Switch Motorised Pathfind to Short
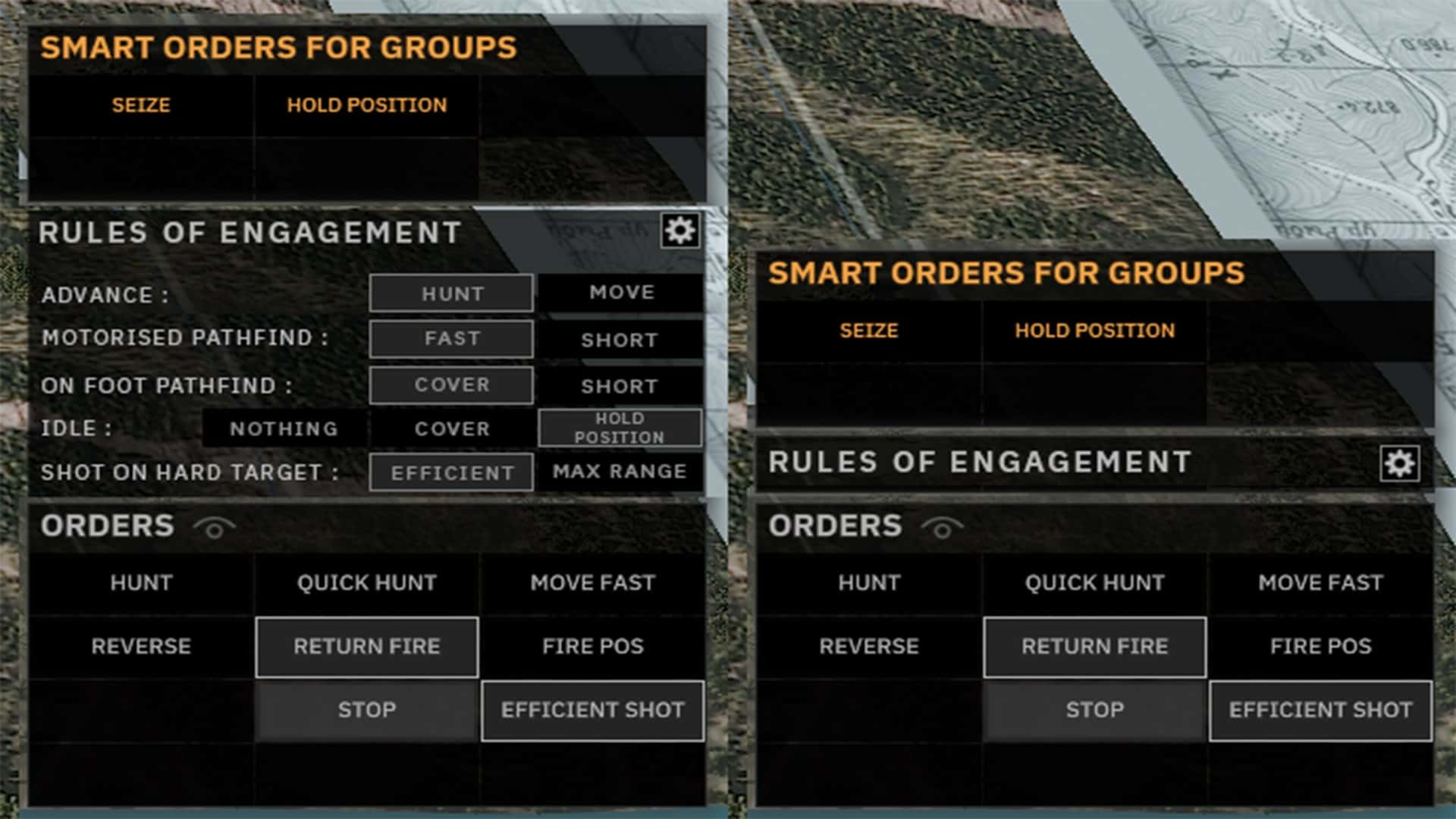Screen dimensions: 1456x819 pyautogui.click(x=620, y=340)
